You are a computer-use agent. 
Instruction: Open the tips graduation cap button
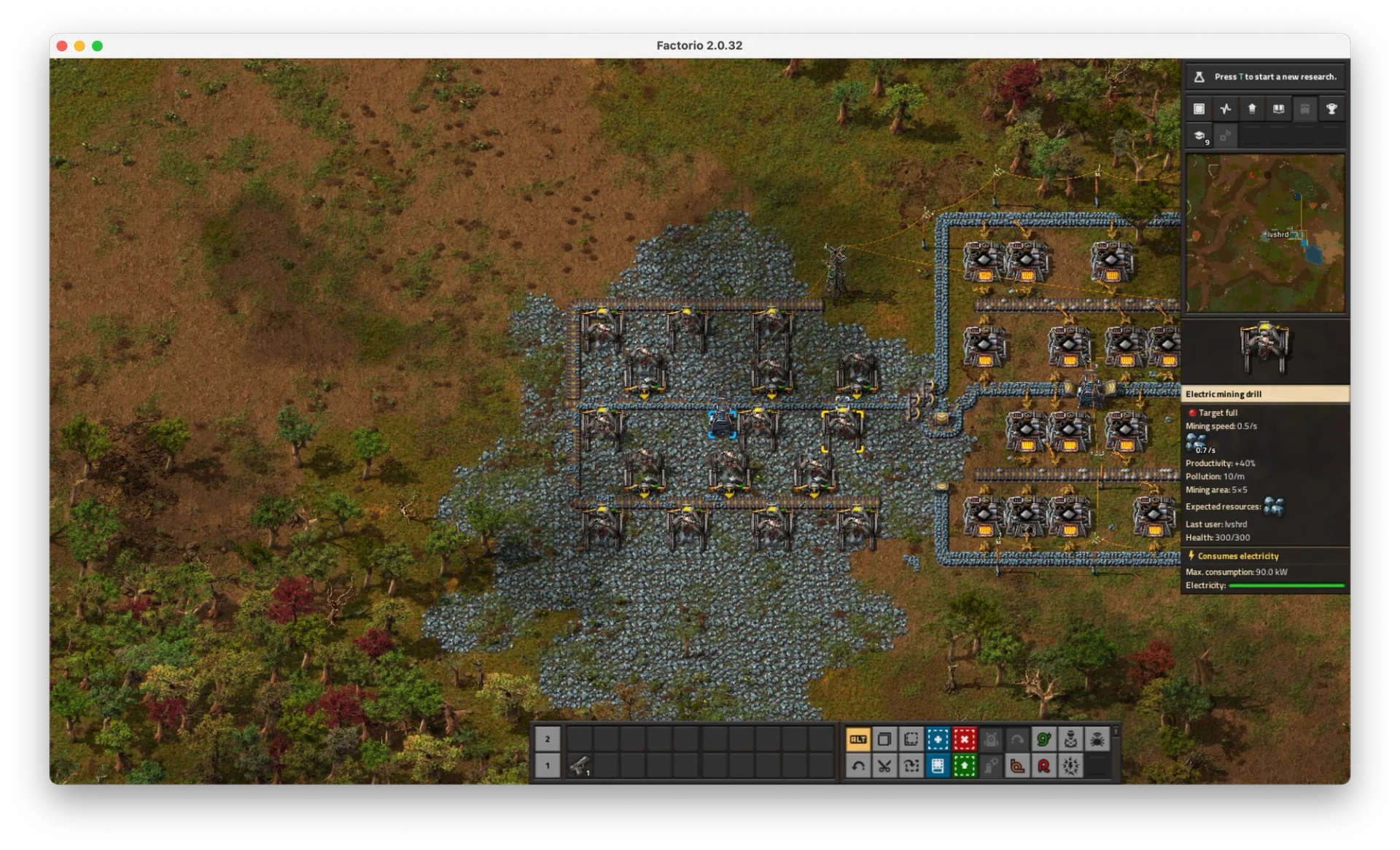(1199, 136)
